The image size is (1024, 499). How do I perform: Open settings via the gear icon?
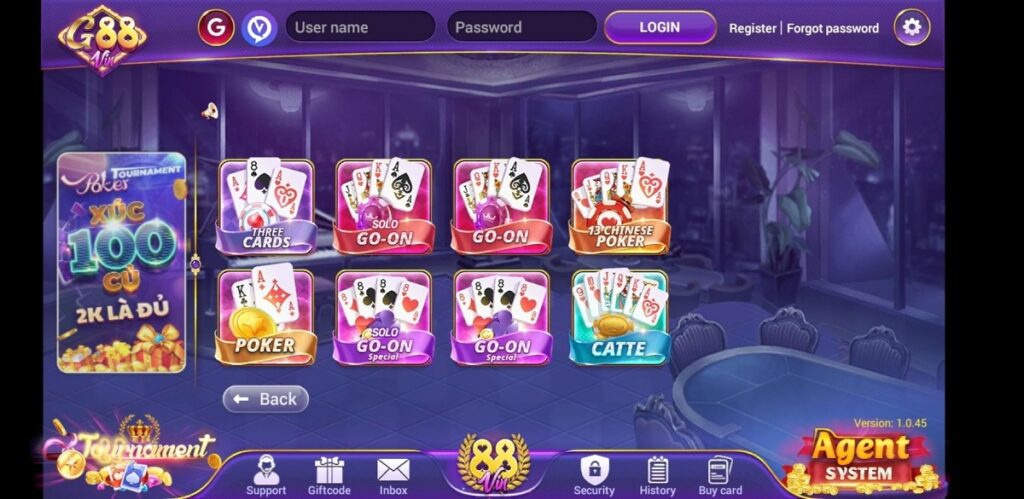point(911,27)
